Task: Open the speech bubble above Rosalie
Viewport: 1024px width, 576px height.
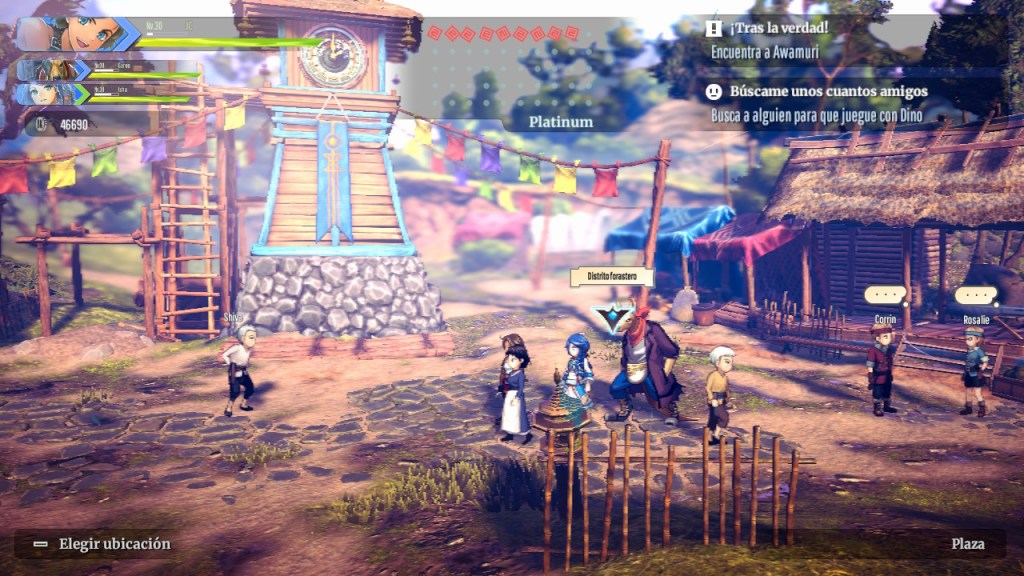Action: coord(975,296)
